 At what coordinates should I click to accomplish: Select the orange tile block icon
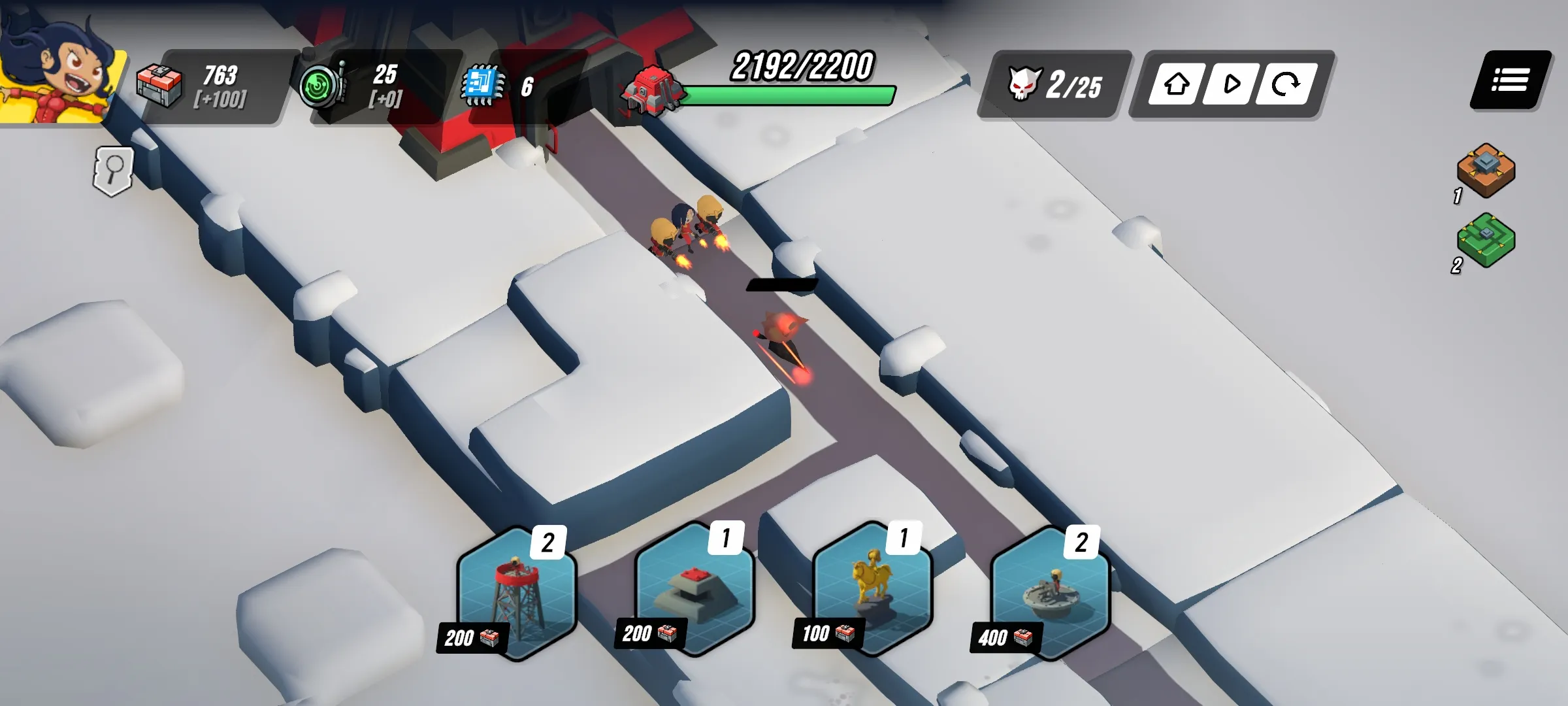1486,169
